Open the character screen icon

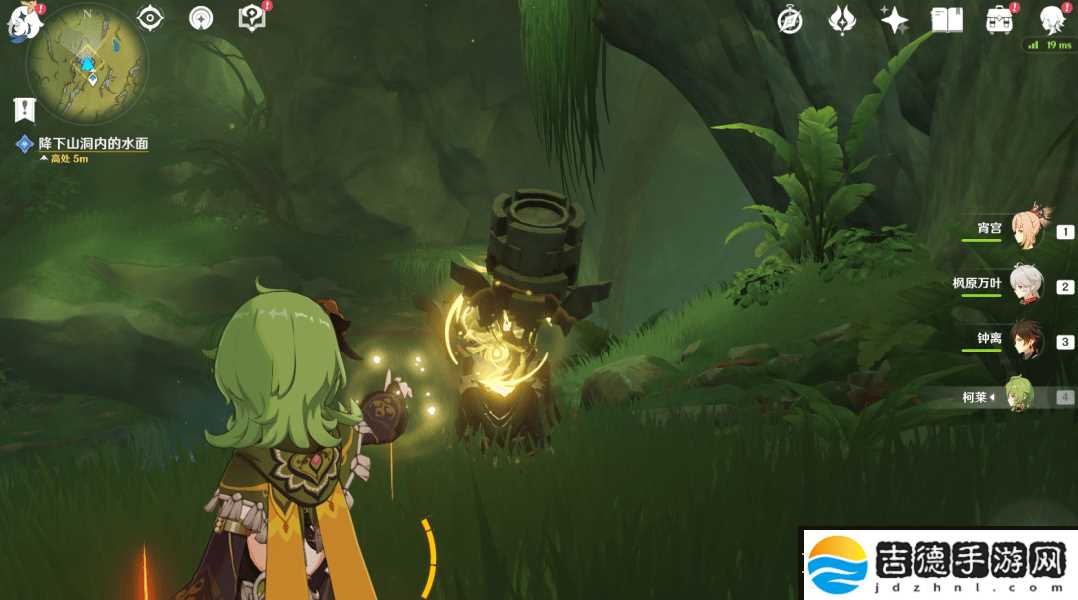pos(1051,20)
